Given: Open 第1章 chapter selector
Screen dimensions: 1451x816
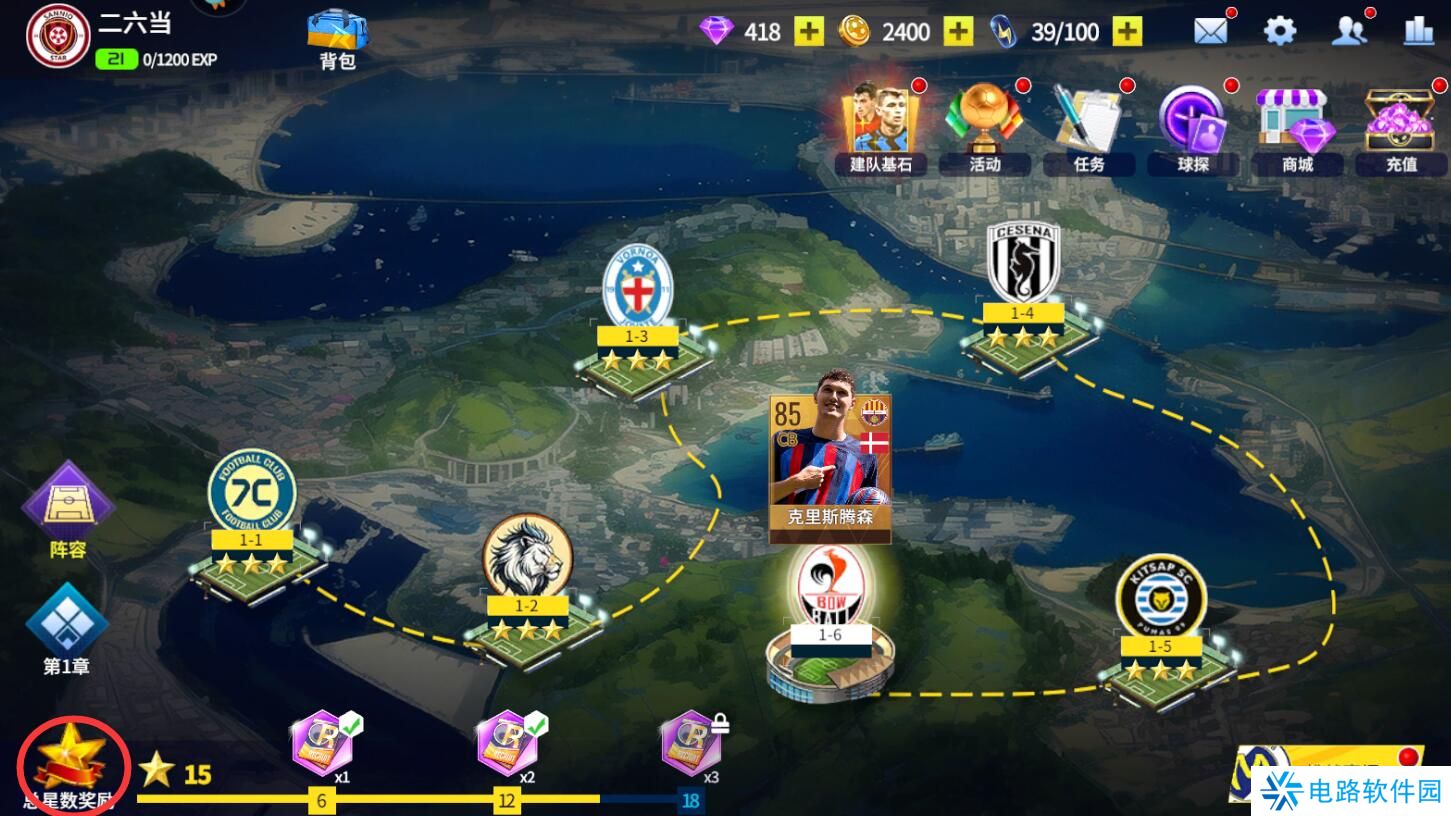Looking at the screenshot, I should pos(67,628).
